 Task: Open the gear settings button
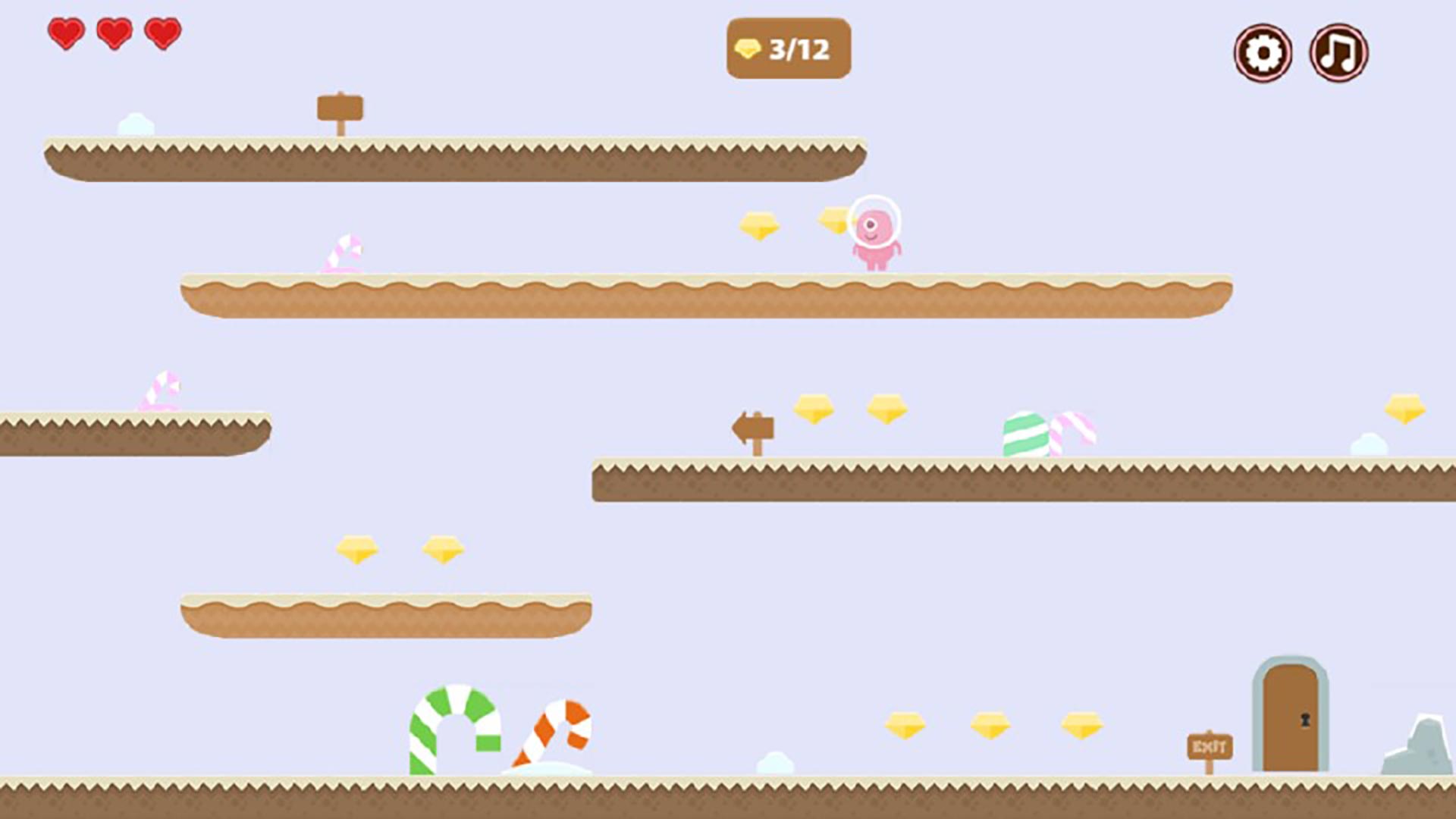point(1263,53)
